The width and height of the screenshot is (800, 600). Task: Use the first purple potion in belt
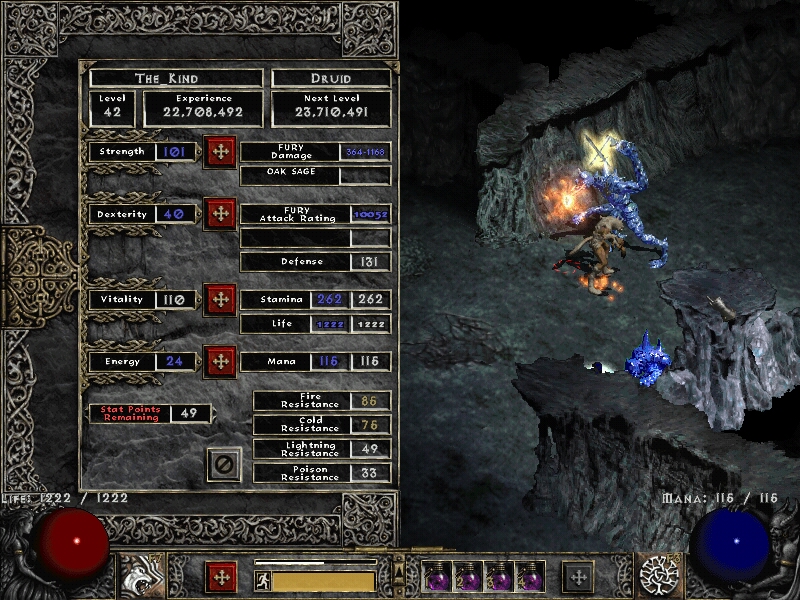click(x=437, y=576)
